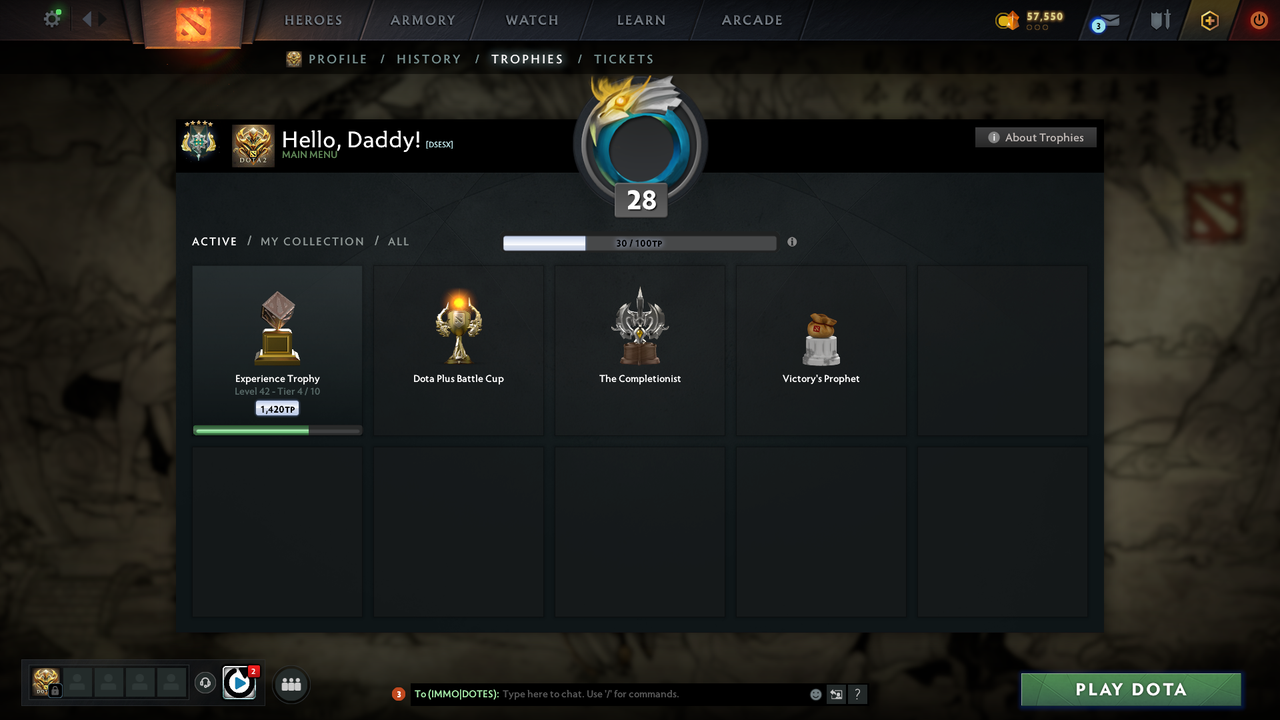1280x720 pixels.
Task: Switch to the ACTIVE trophies filter
Action: point(214,241)
